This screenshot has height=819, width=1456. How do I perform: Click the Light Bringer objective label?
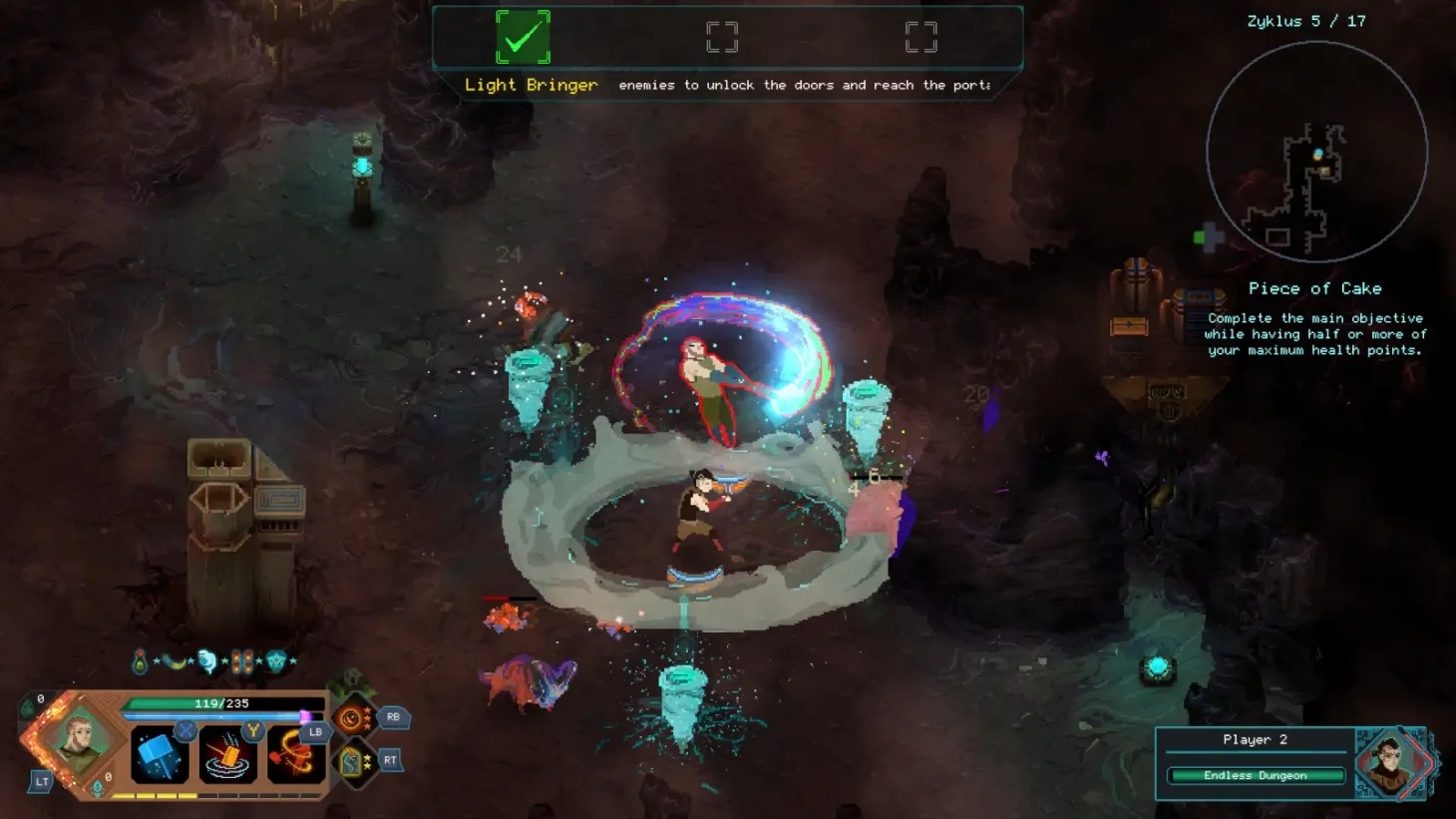pyautogui.click(x=532, y=85)
